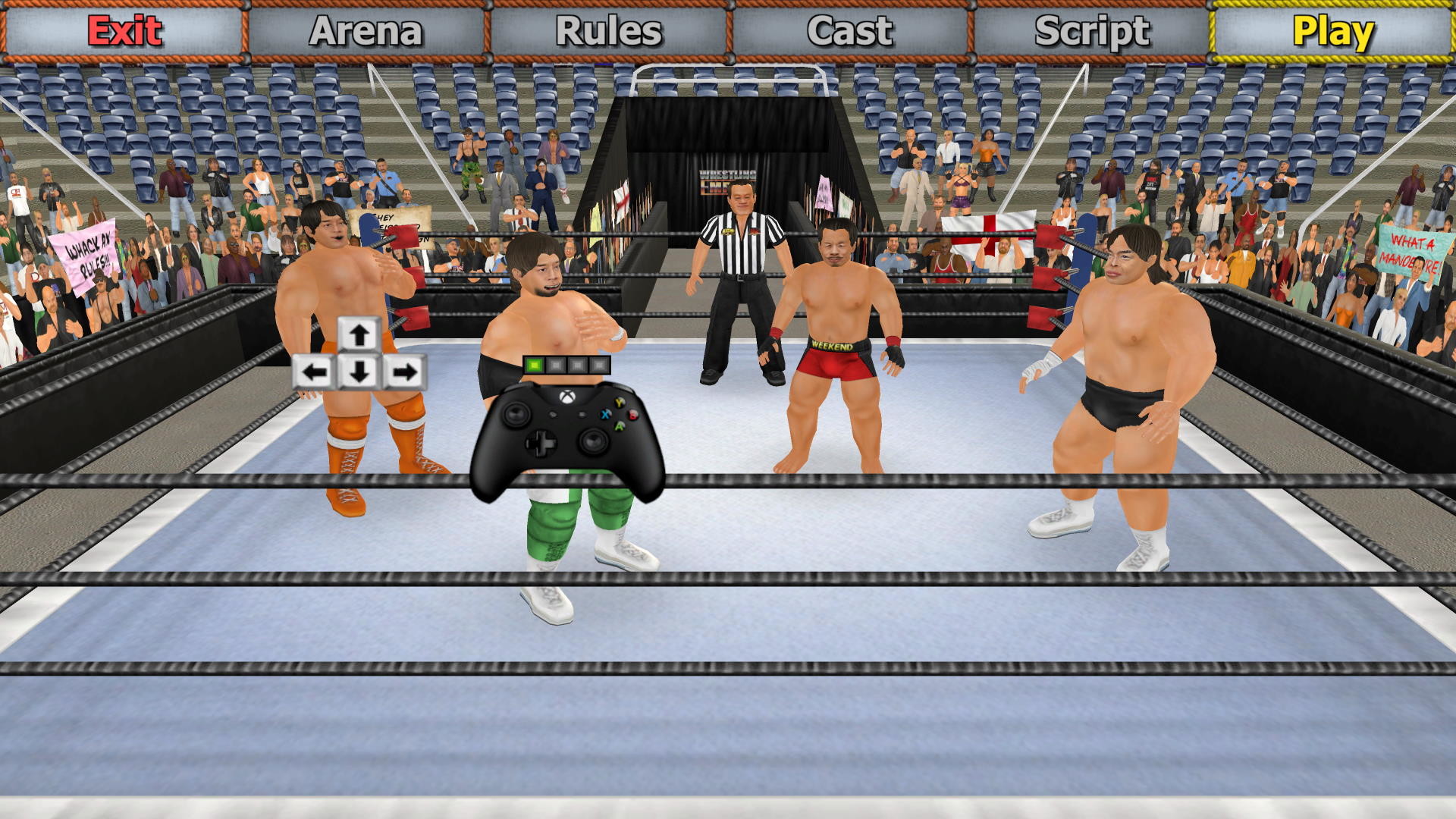1456x819 pixels.
Task: Click the red Exit button
Action: pyautogui.click(x=124, y=32)
